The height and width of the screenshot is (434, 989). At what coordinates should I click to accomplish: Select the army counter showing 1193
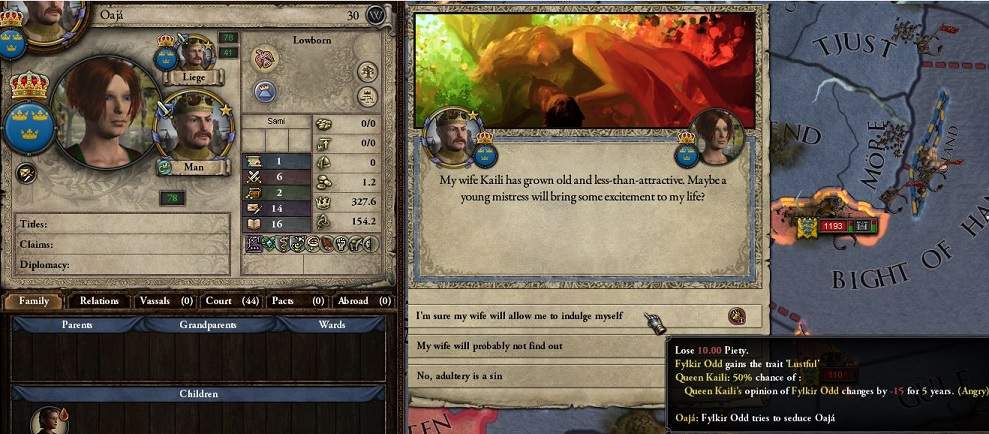click(834, 227)
